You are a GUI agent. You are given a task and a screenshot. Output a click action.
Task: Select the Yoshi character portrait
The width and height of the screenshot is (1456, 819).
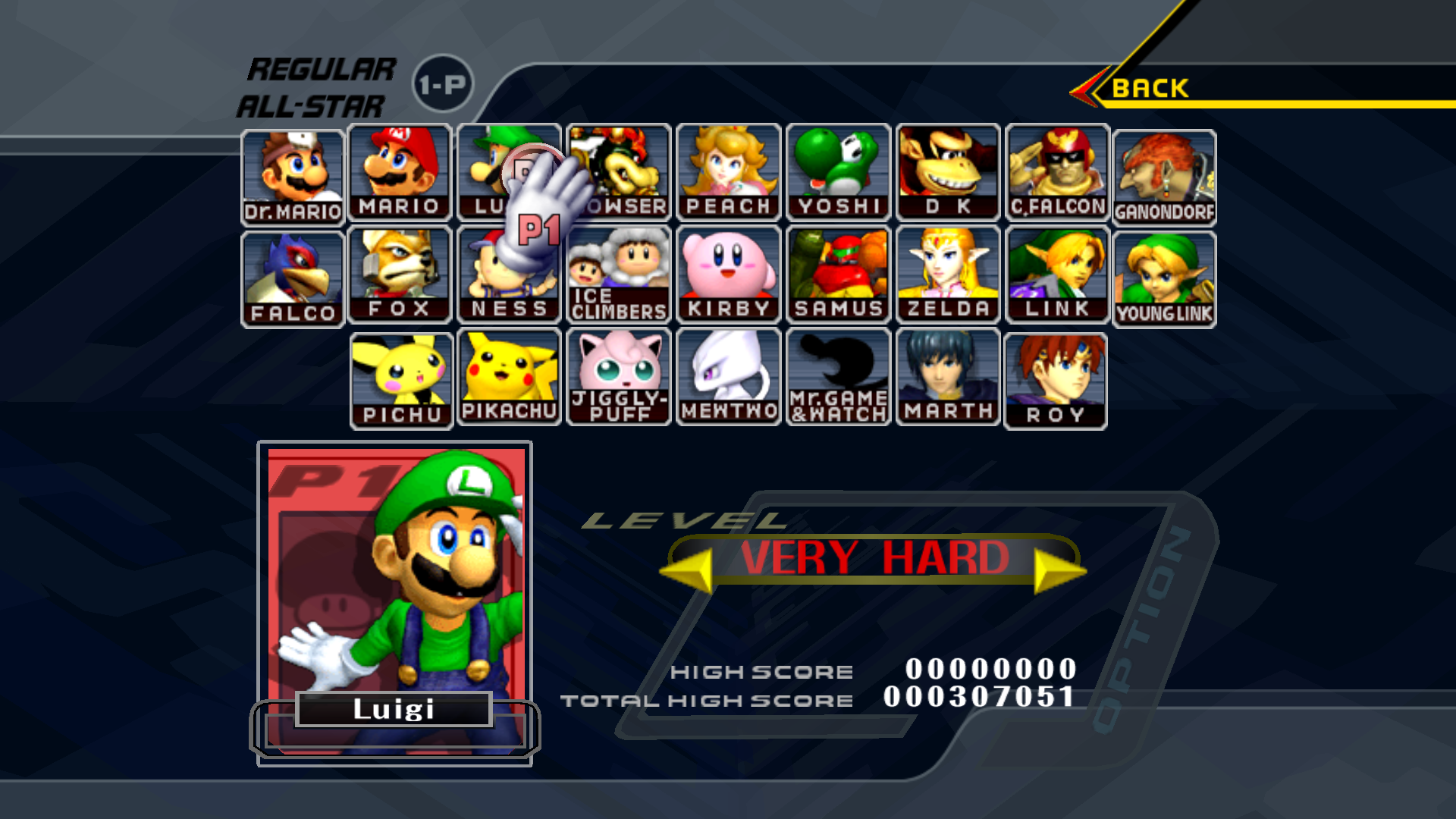coord(838,174)
